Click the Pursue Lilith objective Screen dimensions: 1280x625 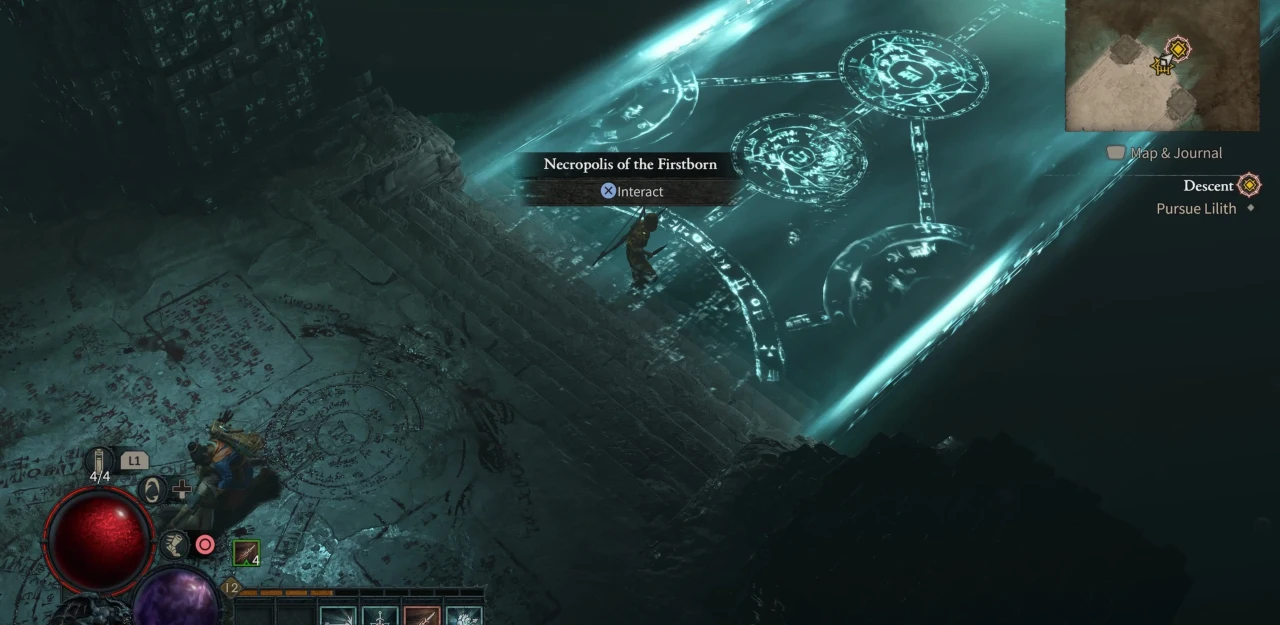click(x=1196, y=209)
